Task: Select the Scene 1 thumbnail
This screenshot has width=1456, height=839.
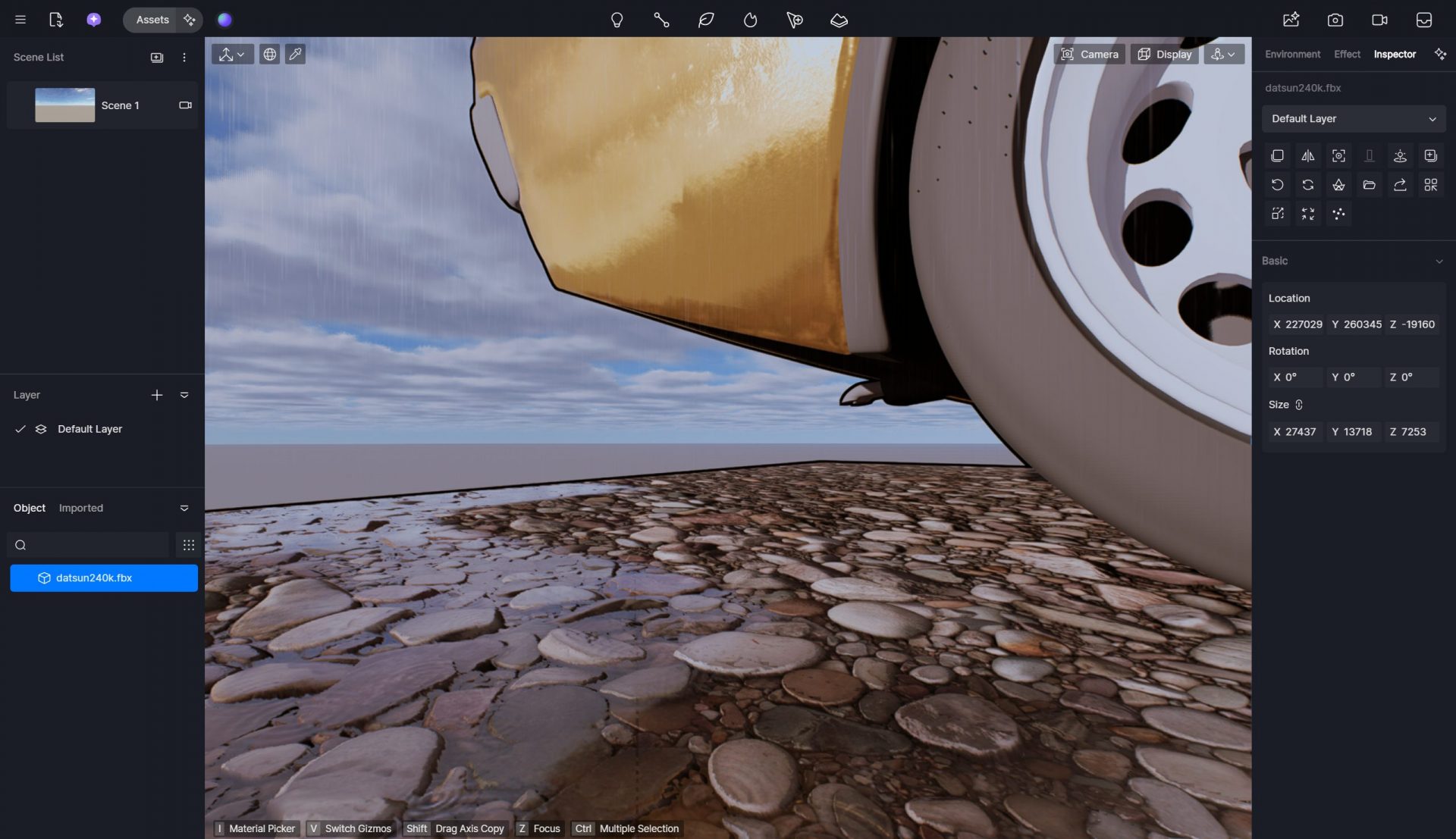Action: coord(65,105)
